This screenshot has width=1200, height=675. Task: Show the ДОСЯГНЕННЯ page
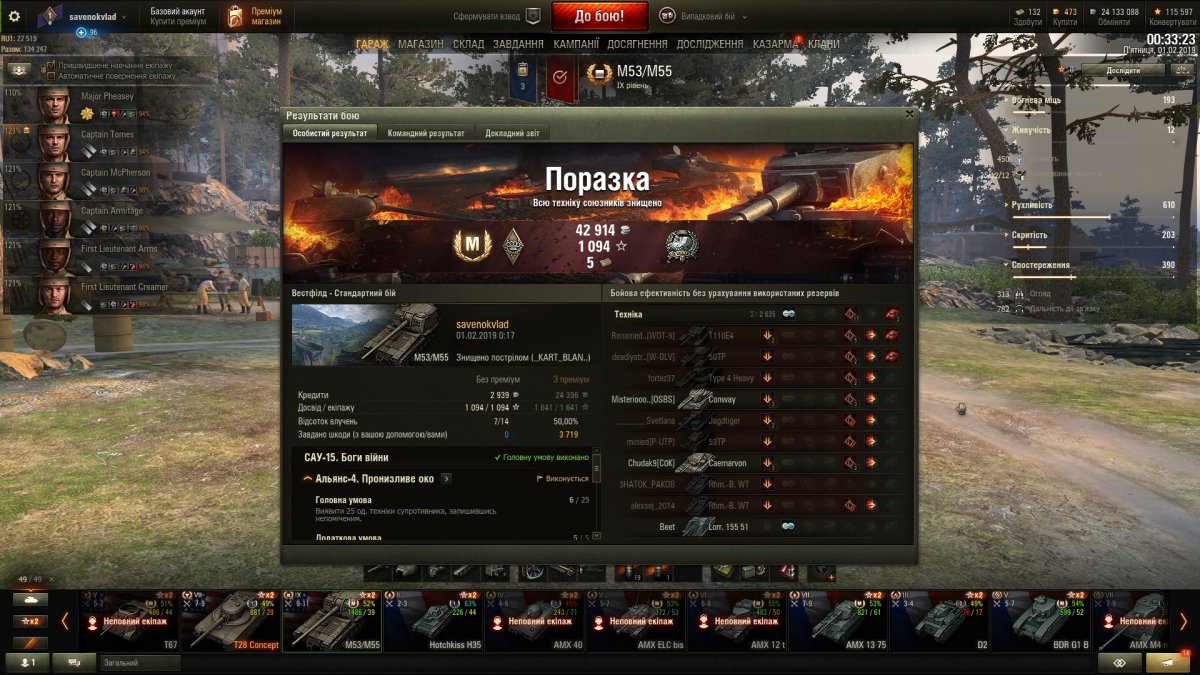click(637, 44)
